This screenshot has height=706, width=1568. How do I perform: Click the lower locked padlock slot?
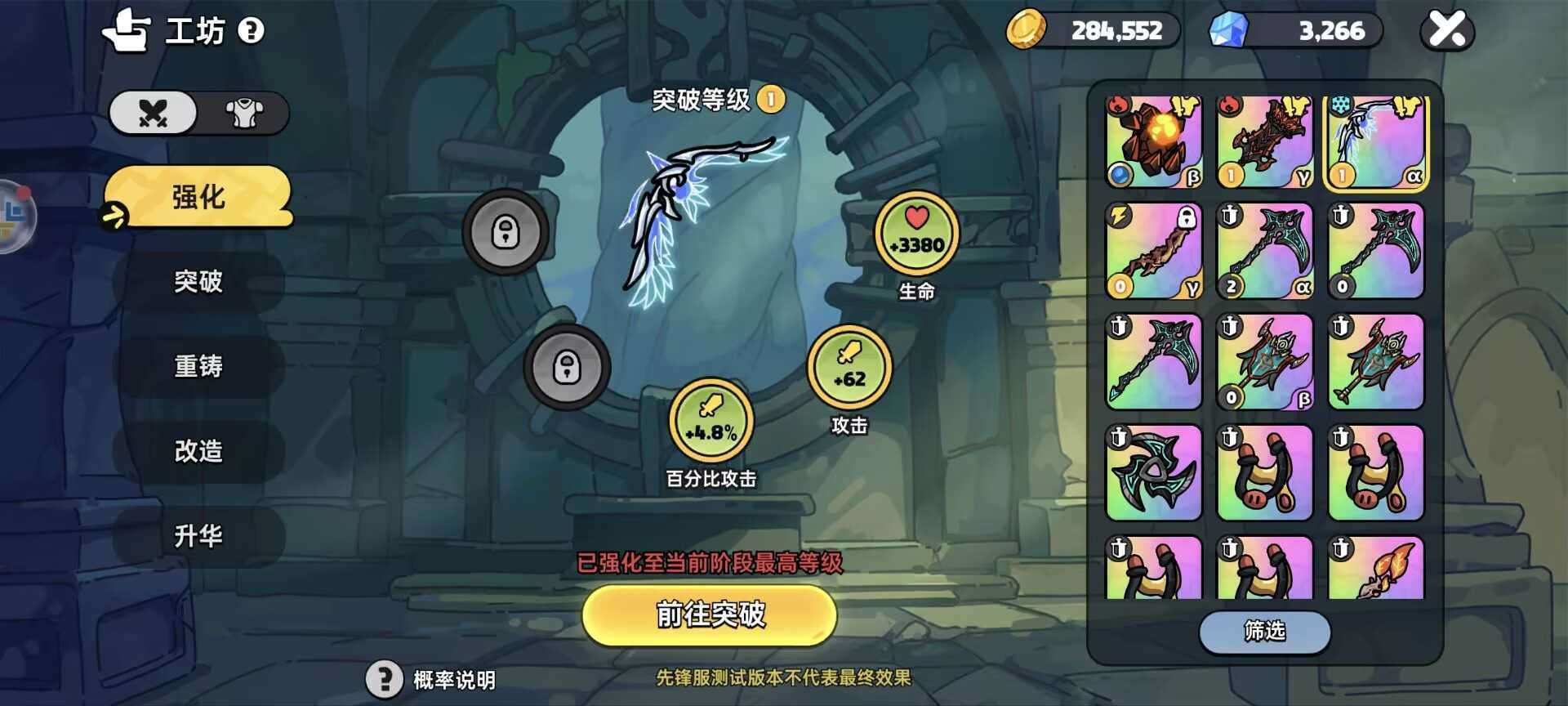tap(567, 369)
